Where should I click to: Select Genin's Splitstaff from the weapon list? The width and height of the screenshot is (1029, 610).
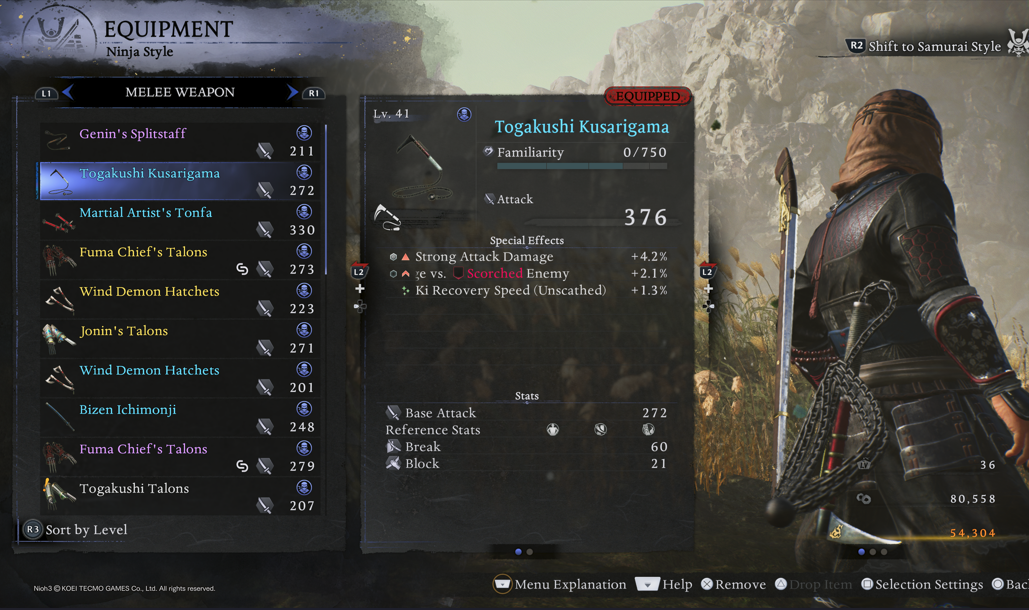pos(180,142)
